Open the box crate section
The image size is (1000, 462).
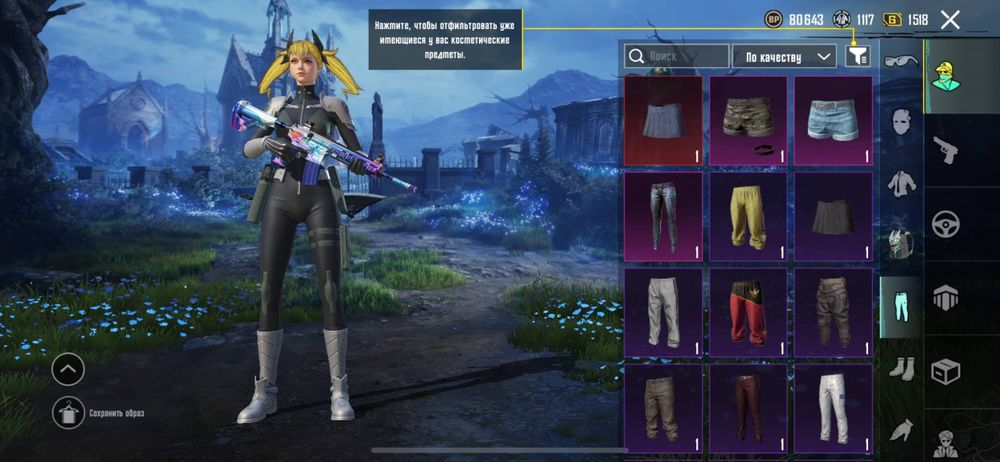(x=945, y=372)
